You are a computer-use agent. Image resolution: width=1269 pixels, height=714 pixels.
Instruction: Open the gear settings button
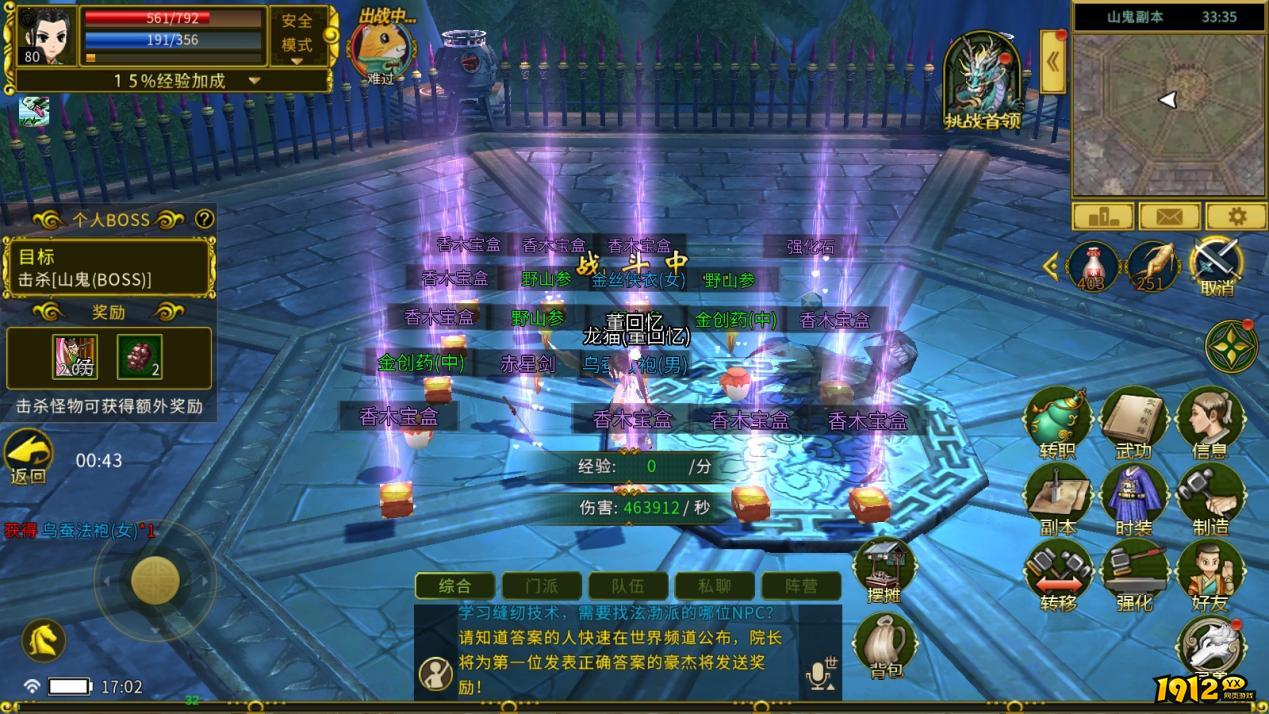[x=1236, y=216]
